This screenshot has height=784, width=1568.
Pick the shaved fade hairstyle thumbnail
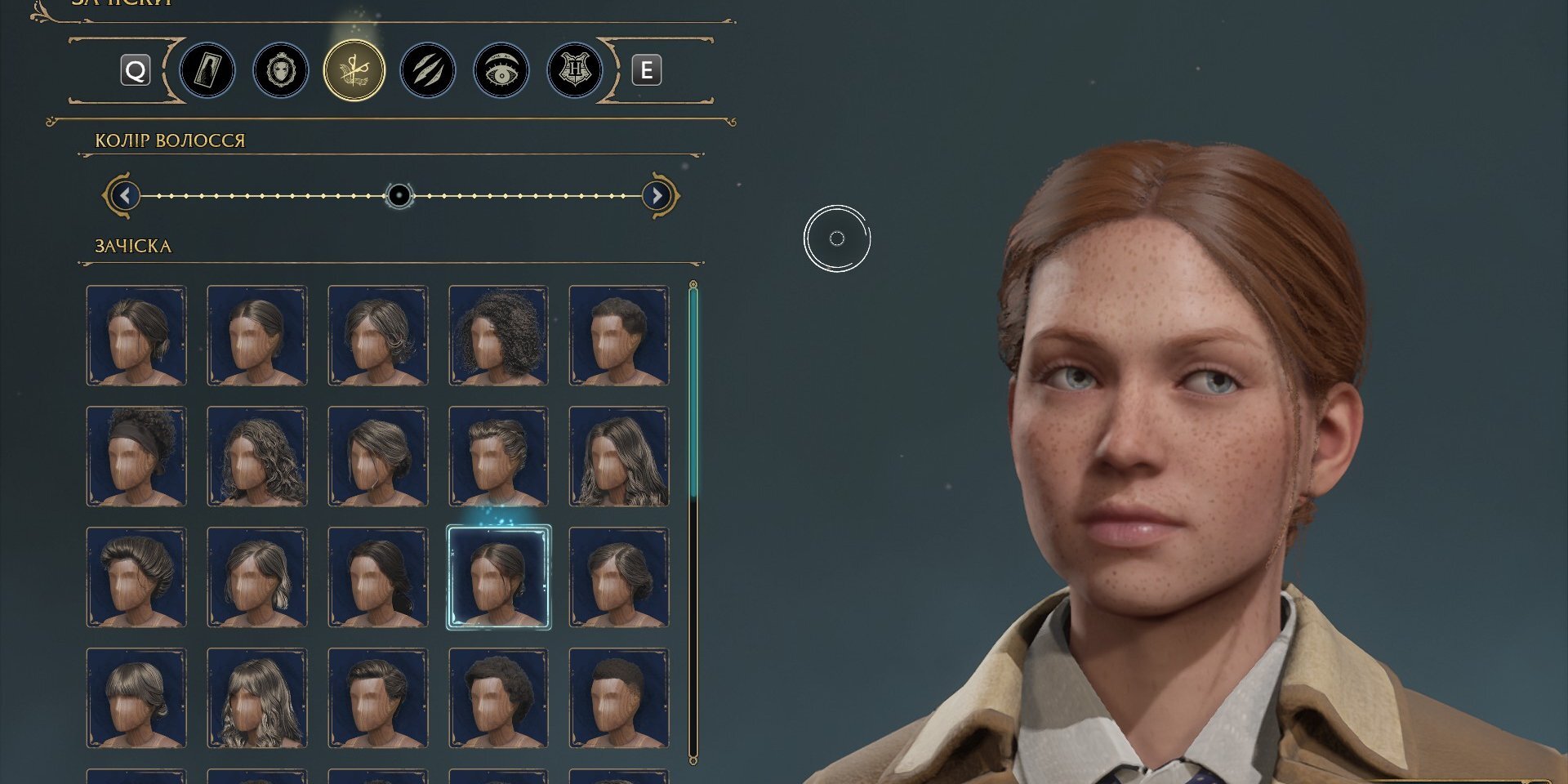click(619, 698)
